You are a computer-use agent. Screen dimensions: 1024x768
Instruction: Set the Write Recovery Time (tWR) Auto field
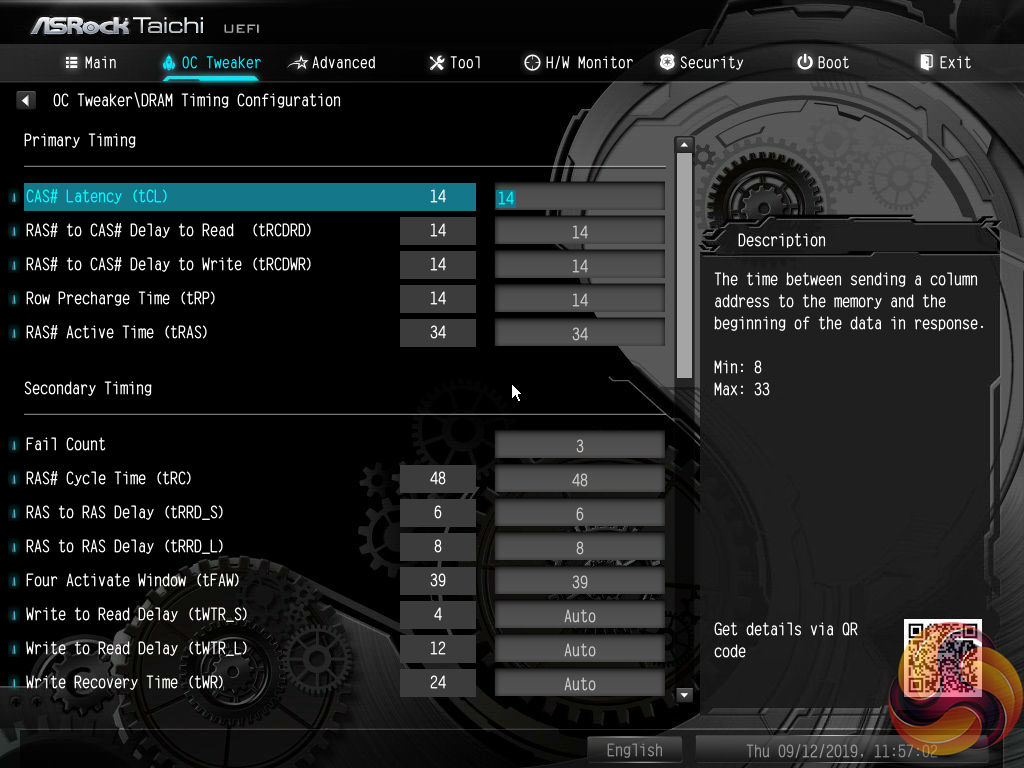pos(580,684)
